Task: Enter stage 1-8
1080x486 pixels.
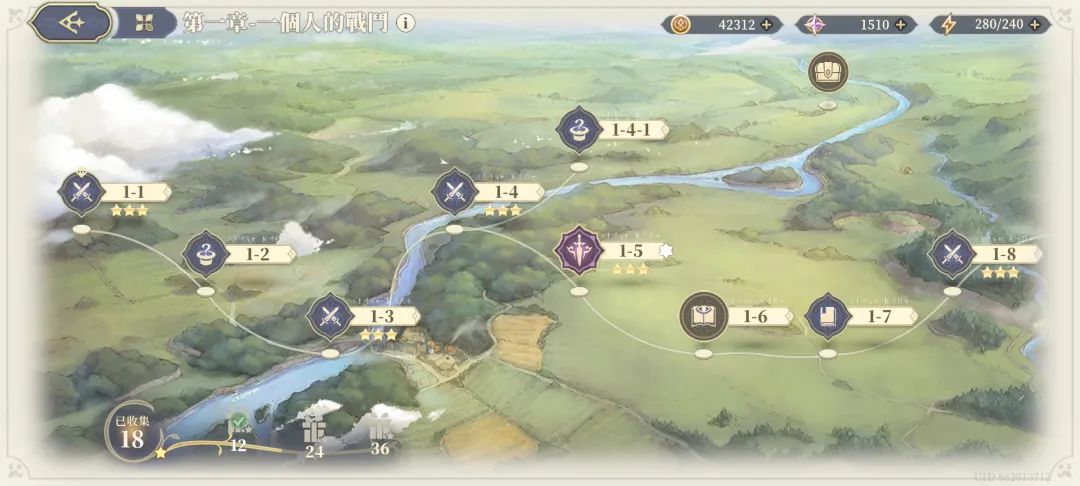Action: tap(952, 254)
